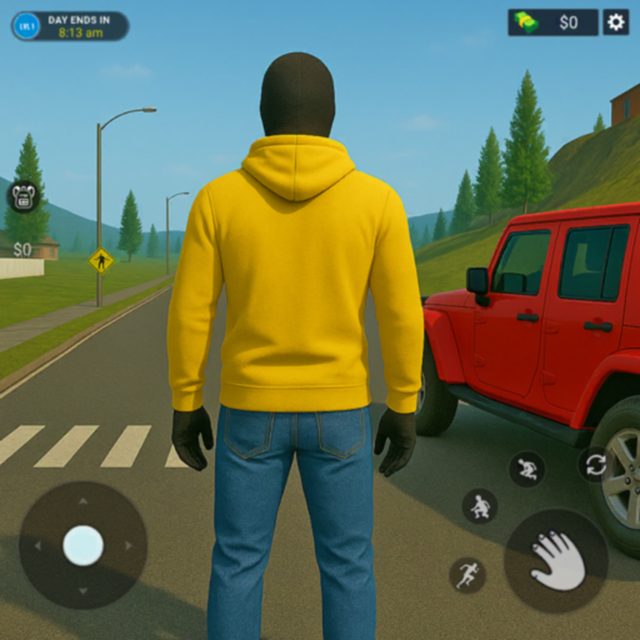Activate the sprint running-figure button
This screenshot has width=640, height=640.
[x=467, y=574]
